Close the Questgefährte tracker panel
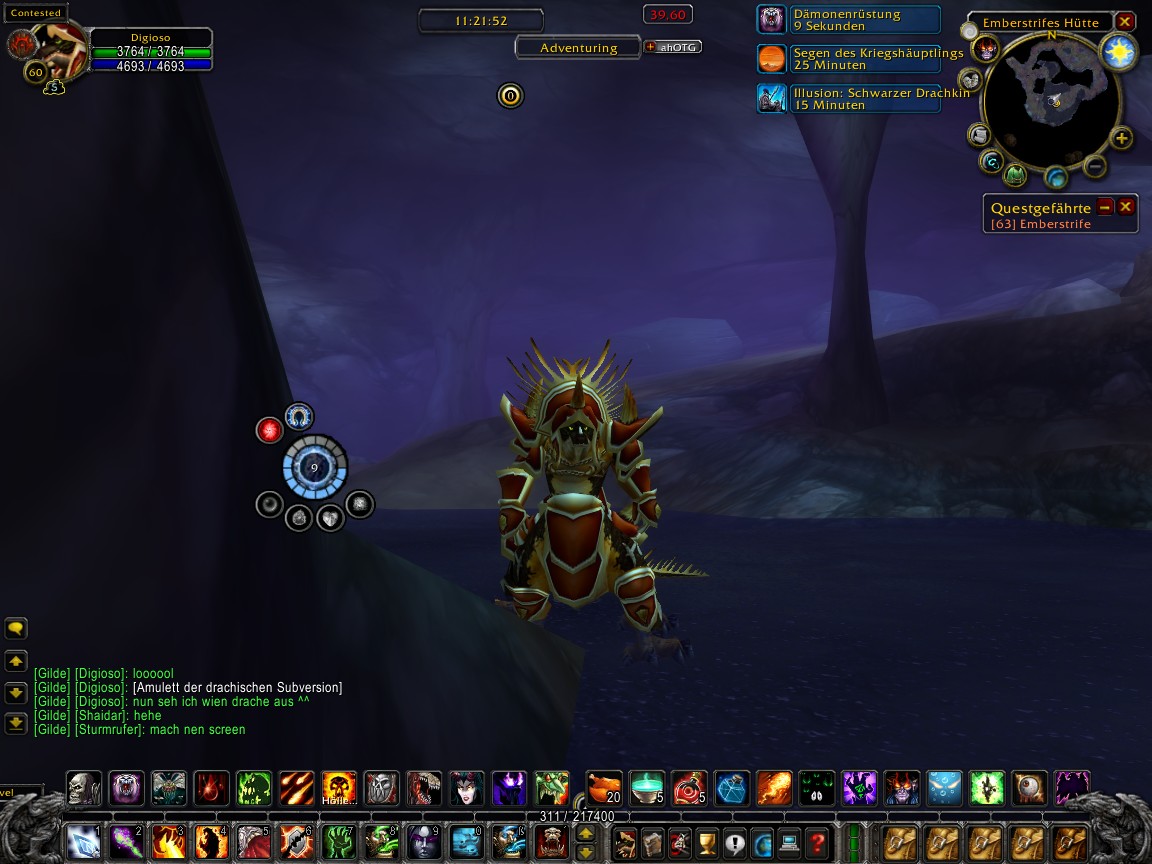The width and height of the screenshot is (1152, 864). (1126, 207)
